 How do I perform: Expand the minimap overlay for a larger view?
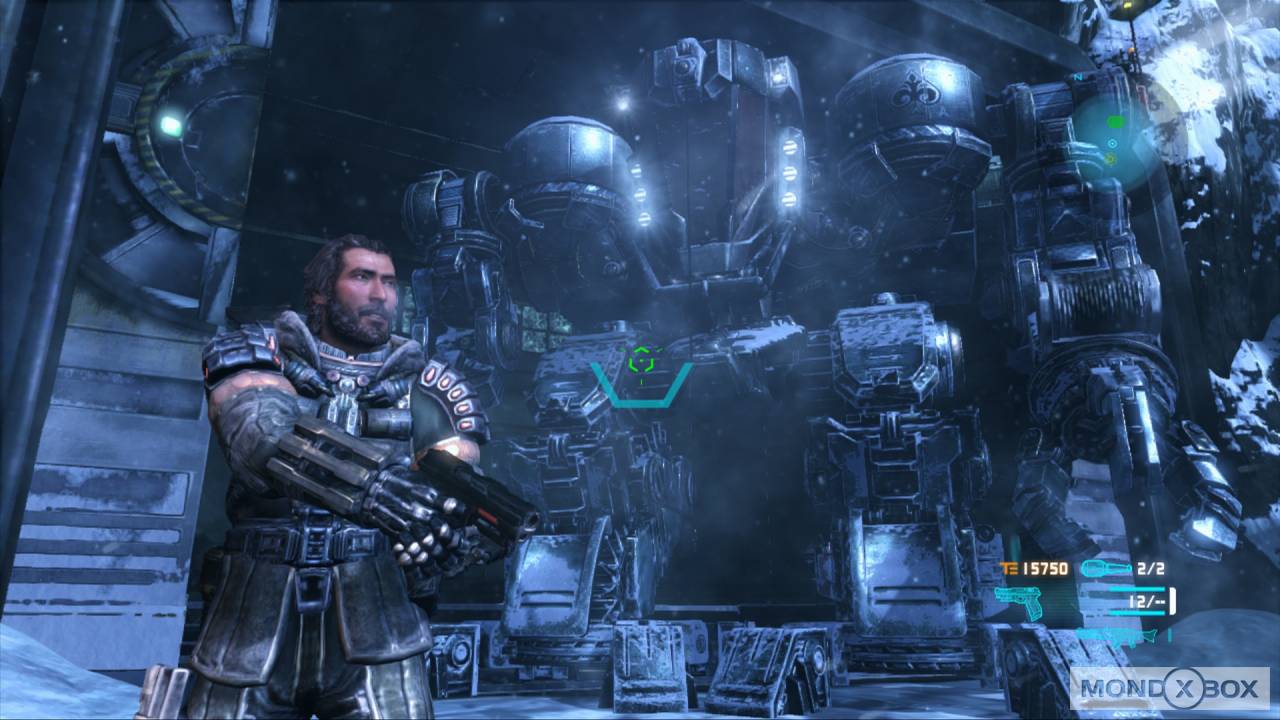tap(1115, 135)
